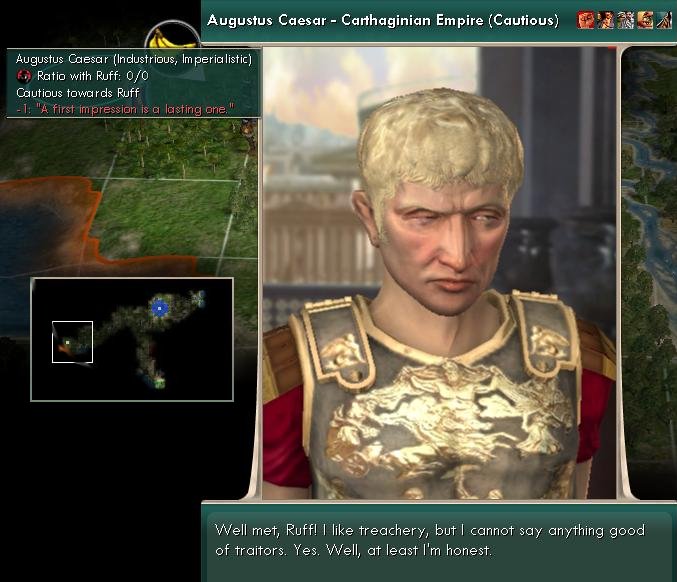Click the orange-toned civic icon

point(644,20)
